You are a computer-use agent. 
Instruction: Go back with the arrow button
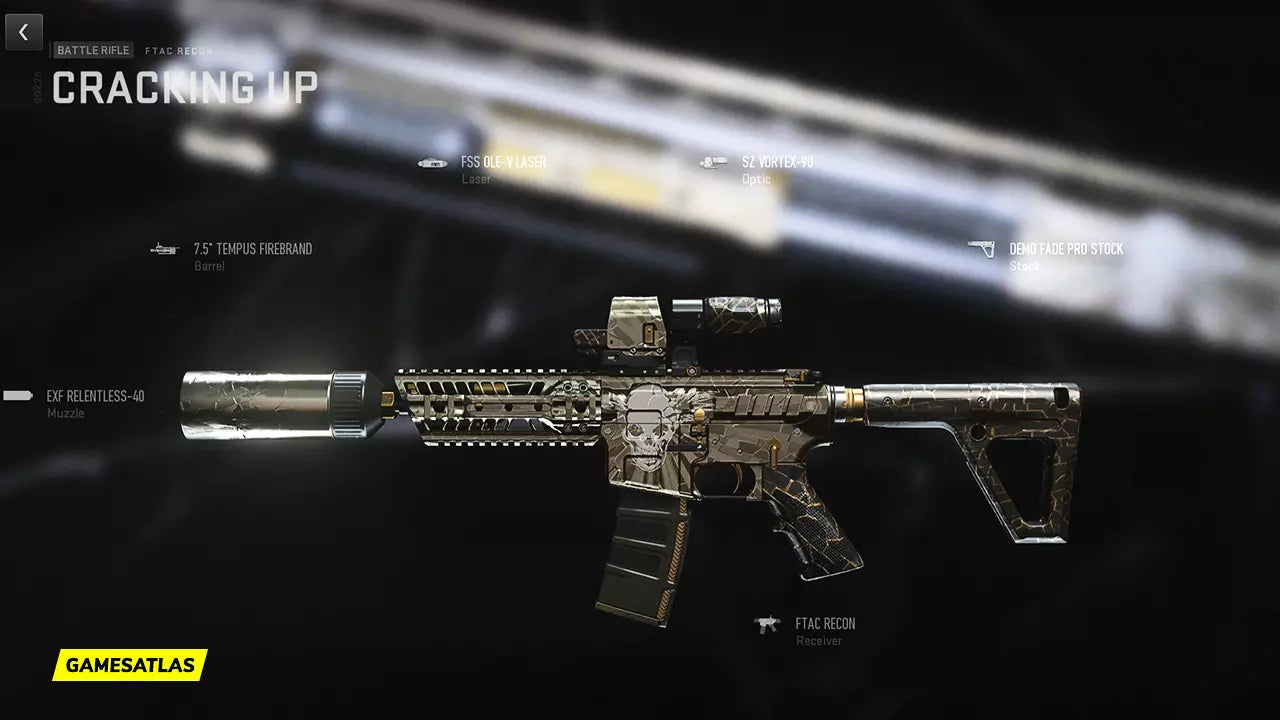pos(24,32)
